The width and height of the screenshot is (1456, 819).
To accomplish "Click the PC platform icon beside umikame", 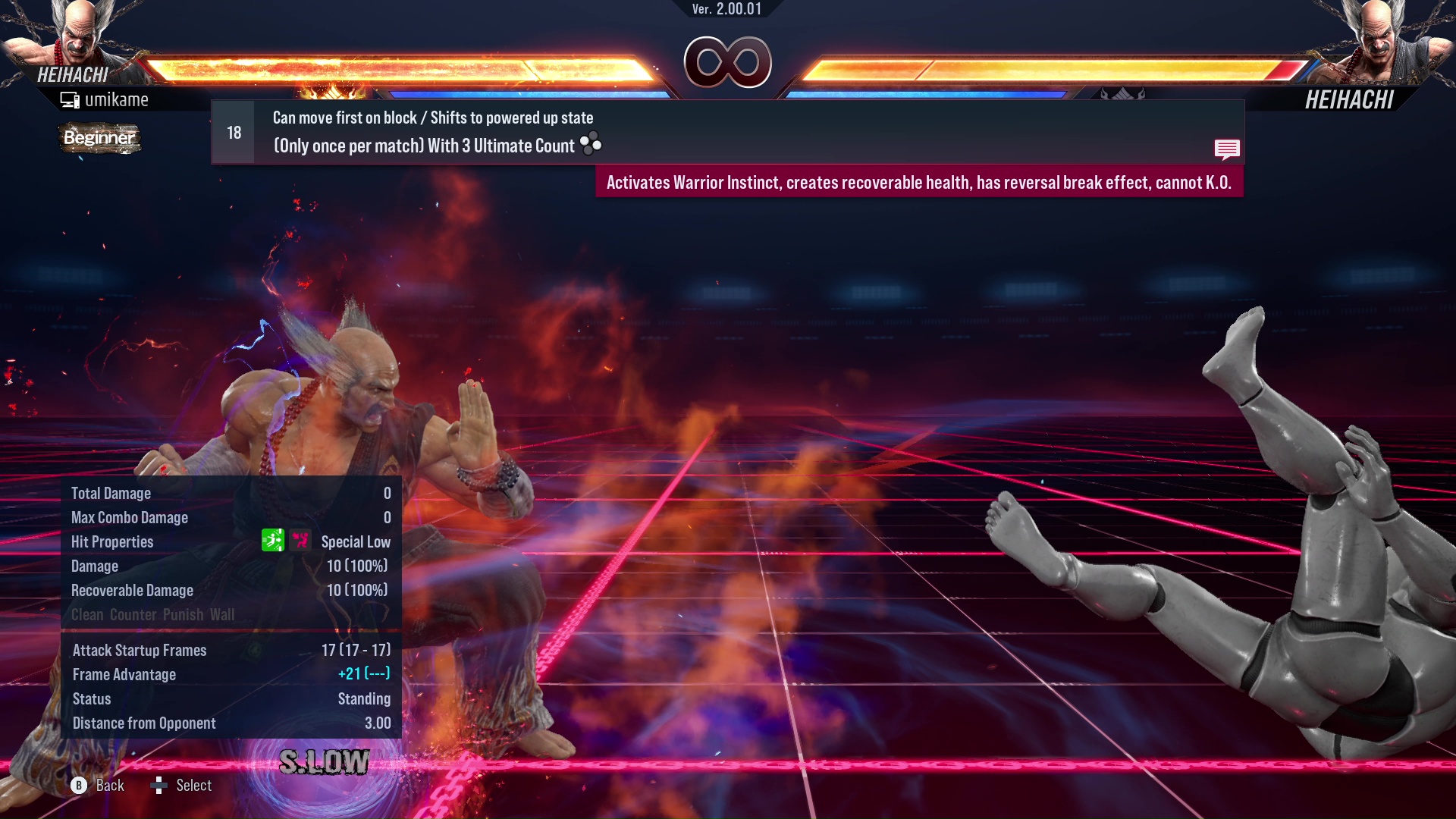I will (x=71, y=99).
